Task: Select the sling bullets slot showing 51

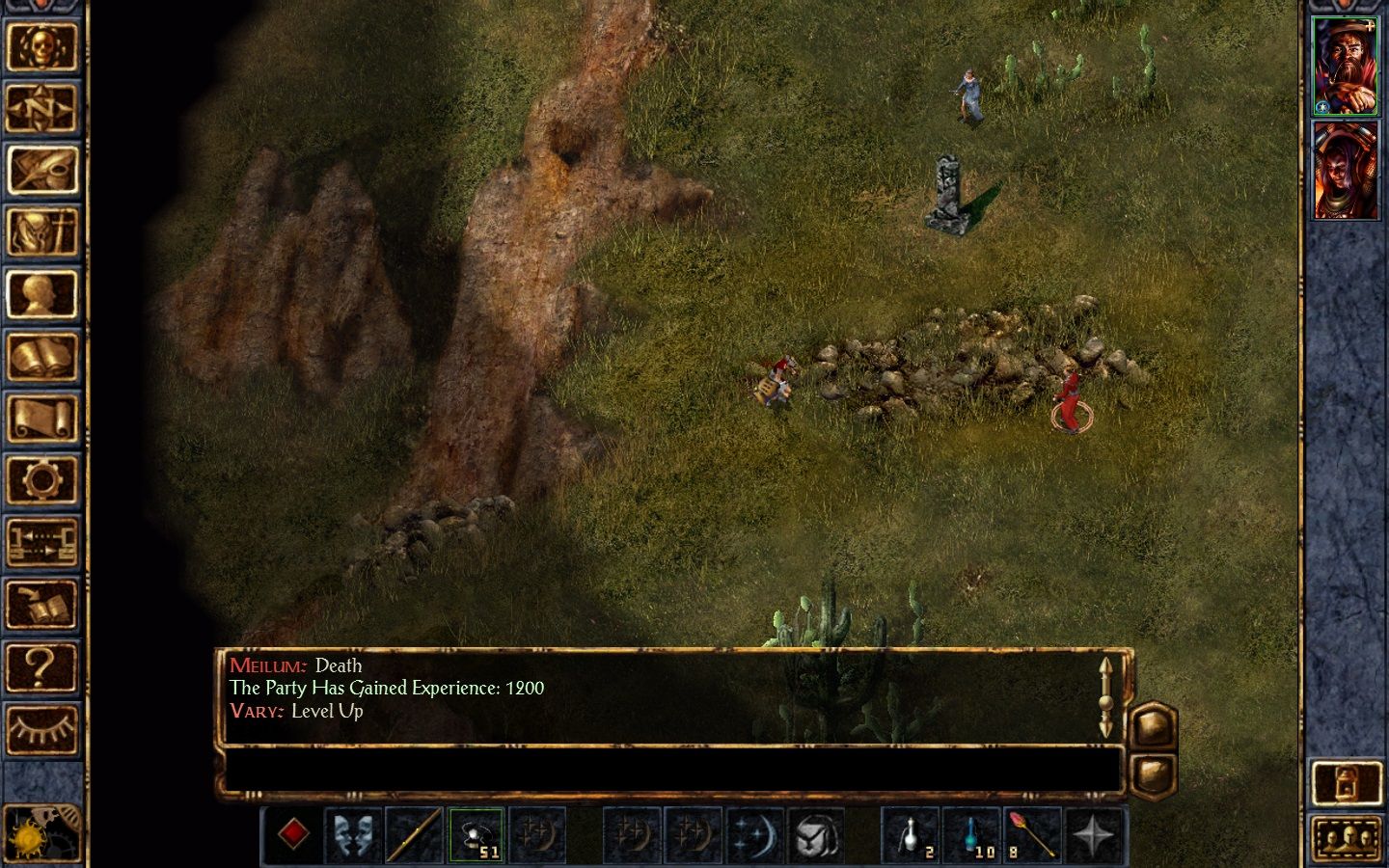Action: point(477,834)
